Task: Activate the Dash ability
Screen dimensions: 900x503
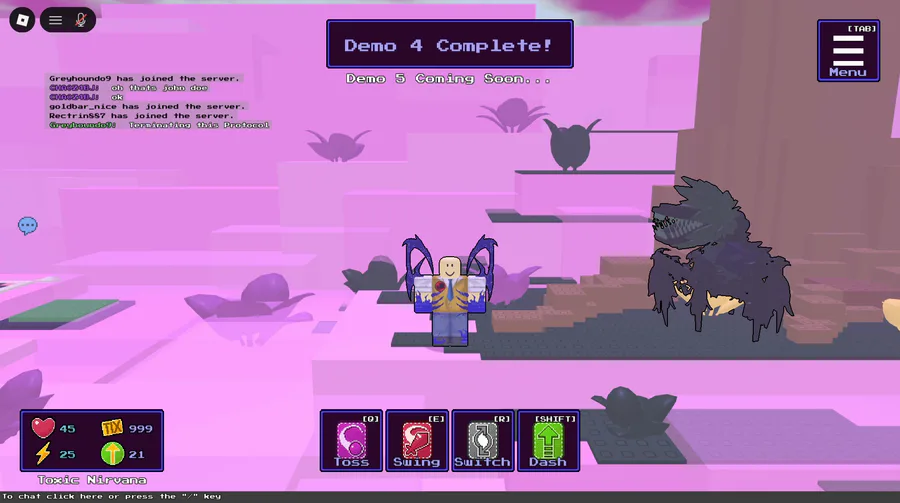Action: 548,440
